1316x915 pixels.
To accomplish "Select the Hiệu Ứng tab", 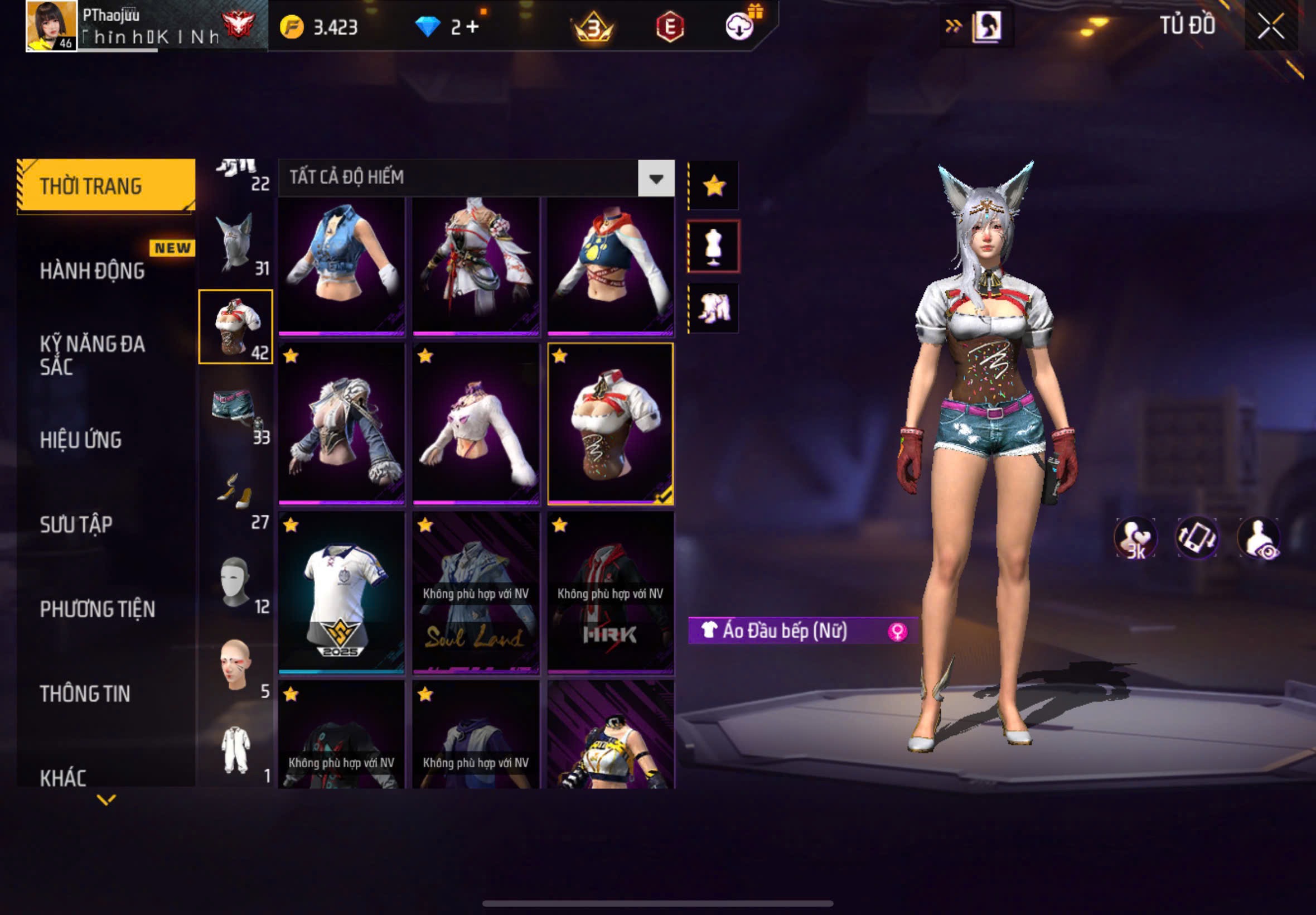I will (81, 440).
